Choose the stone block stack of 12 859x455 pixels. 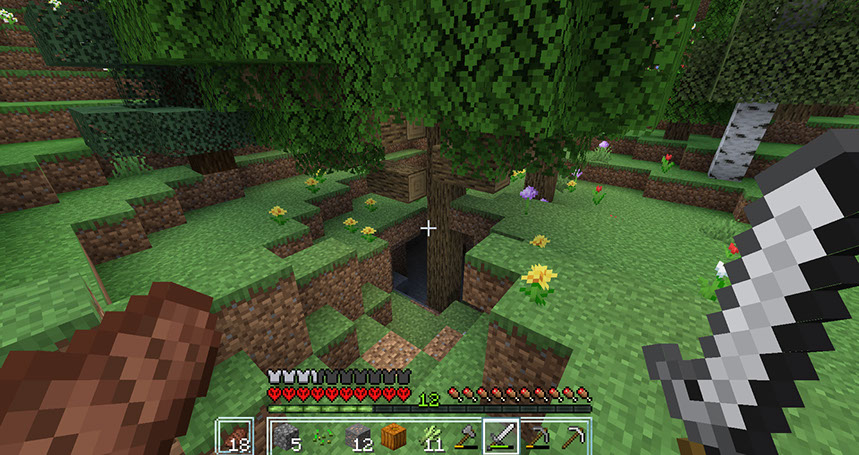tap(357, 436)
